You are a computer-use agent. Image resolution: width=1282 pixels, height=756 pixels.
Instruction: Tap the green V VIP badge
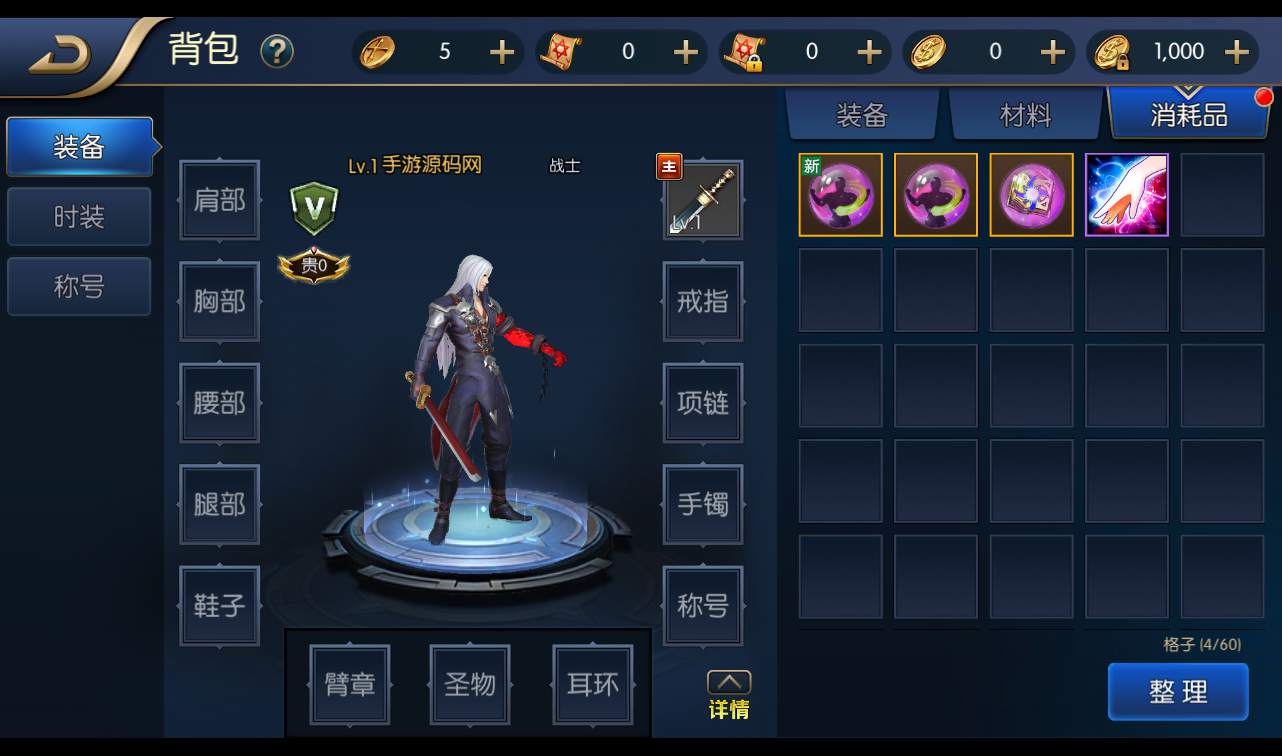(x=314, y=207)
